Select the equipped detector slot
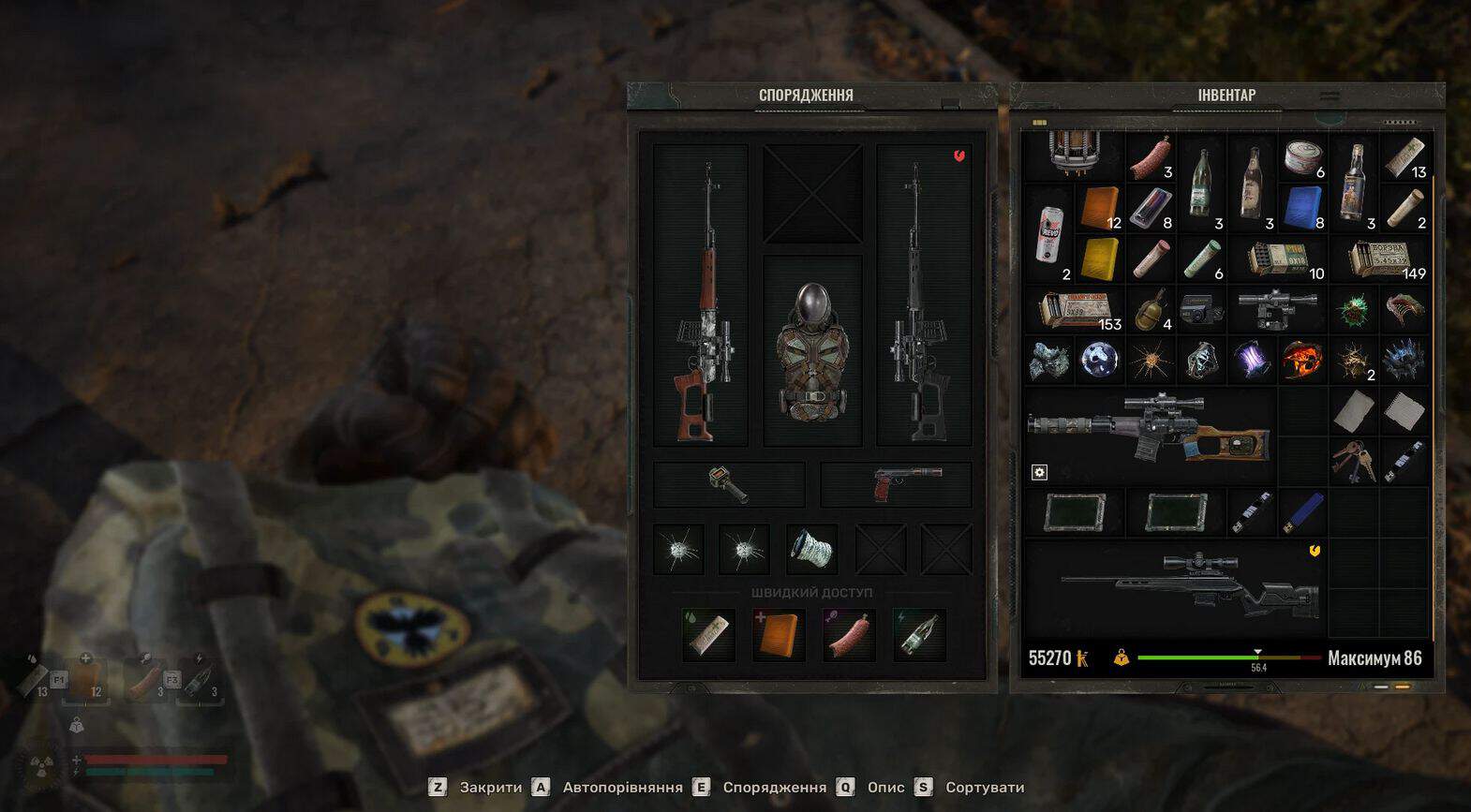This screenshot has height=812, width=1471. pyautogui.click(x=729, y=484)
